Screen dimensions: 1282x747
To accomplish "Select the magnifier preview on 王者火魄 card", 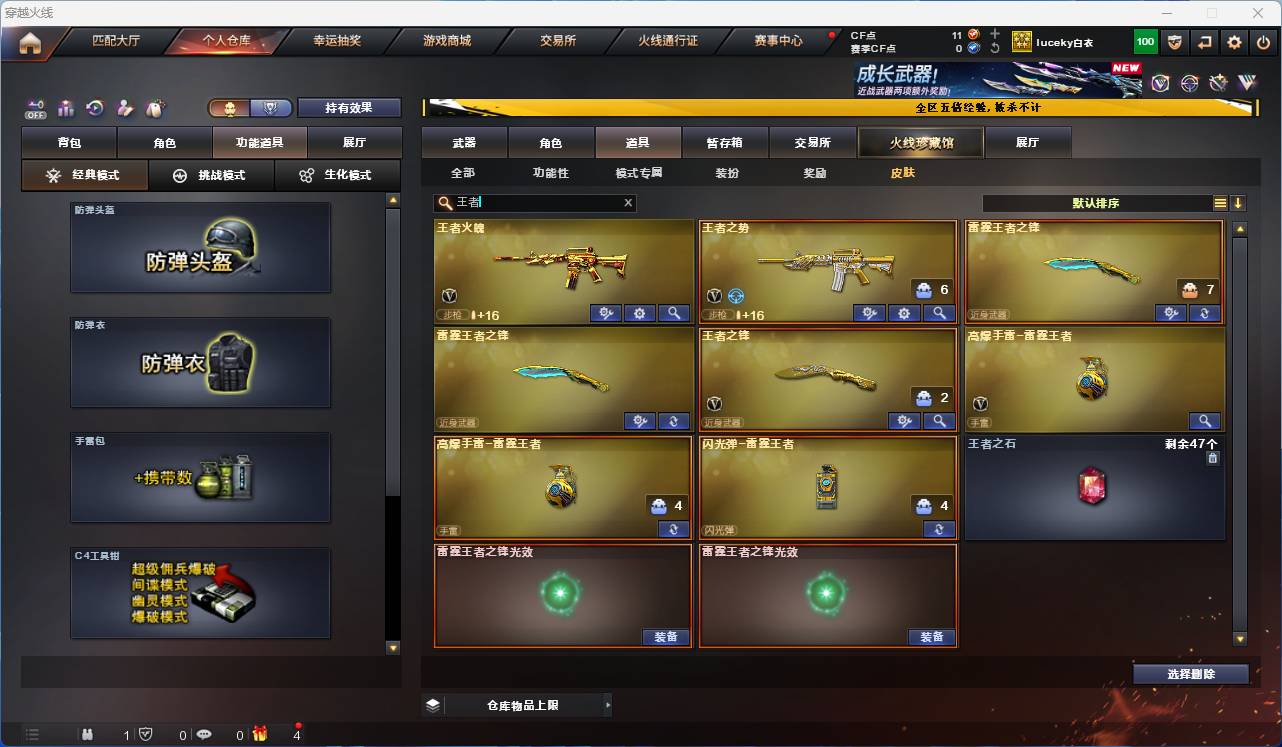I will click(673, 313).
